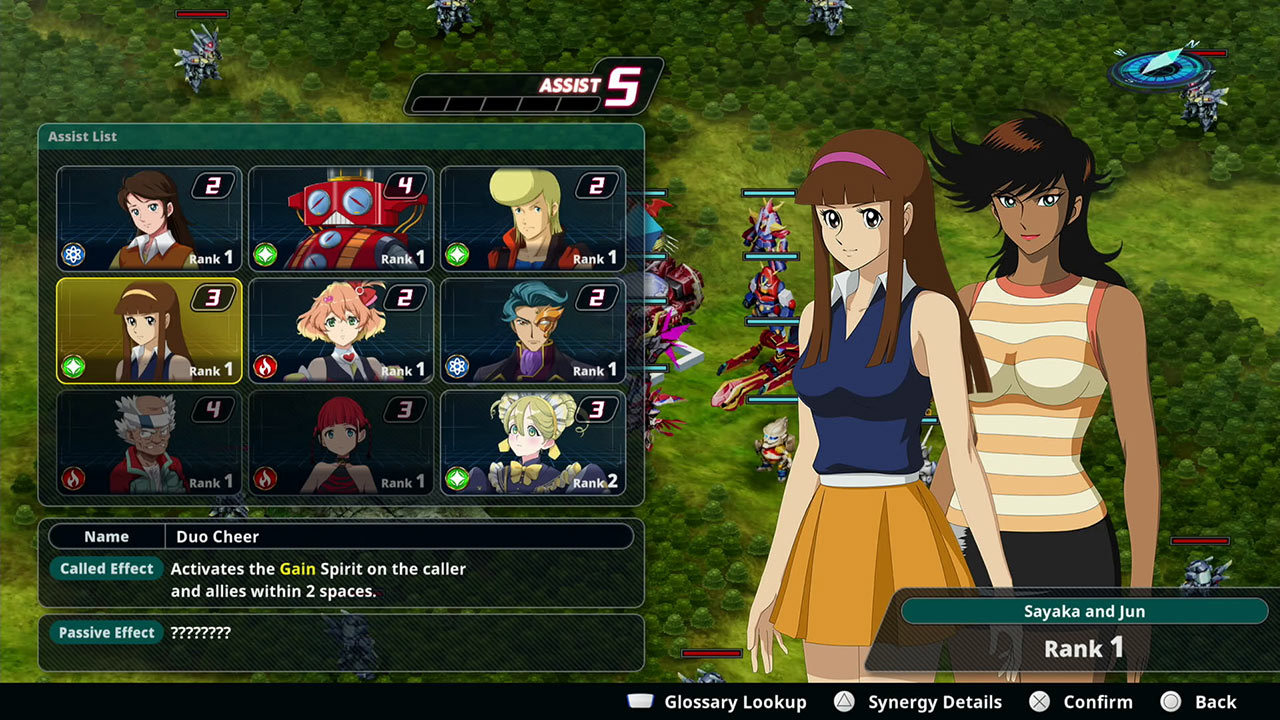Pick the blond-haired man assist card
The height and width of the screenshot is (720, 1280).
coord(533,219)
